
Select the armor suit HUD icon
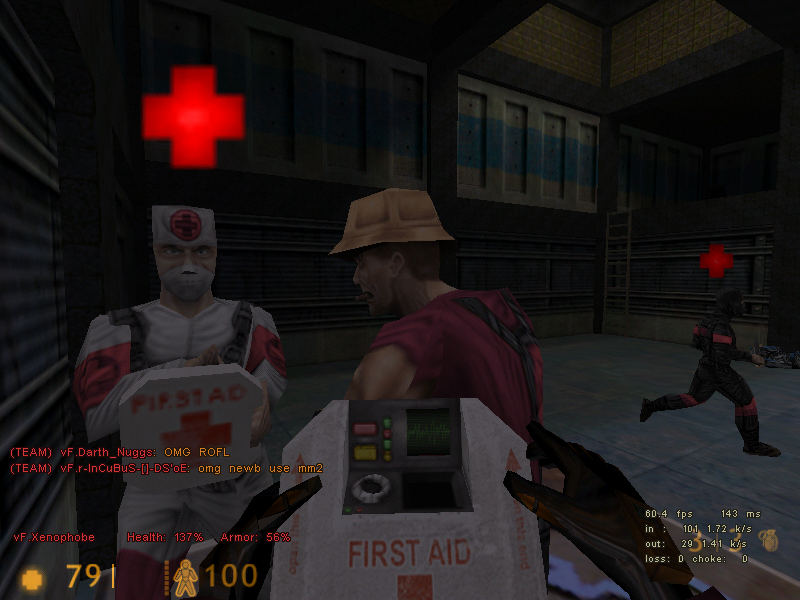[x=186, y=577]
